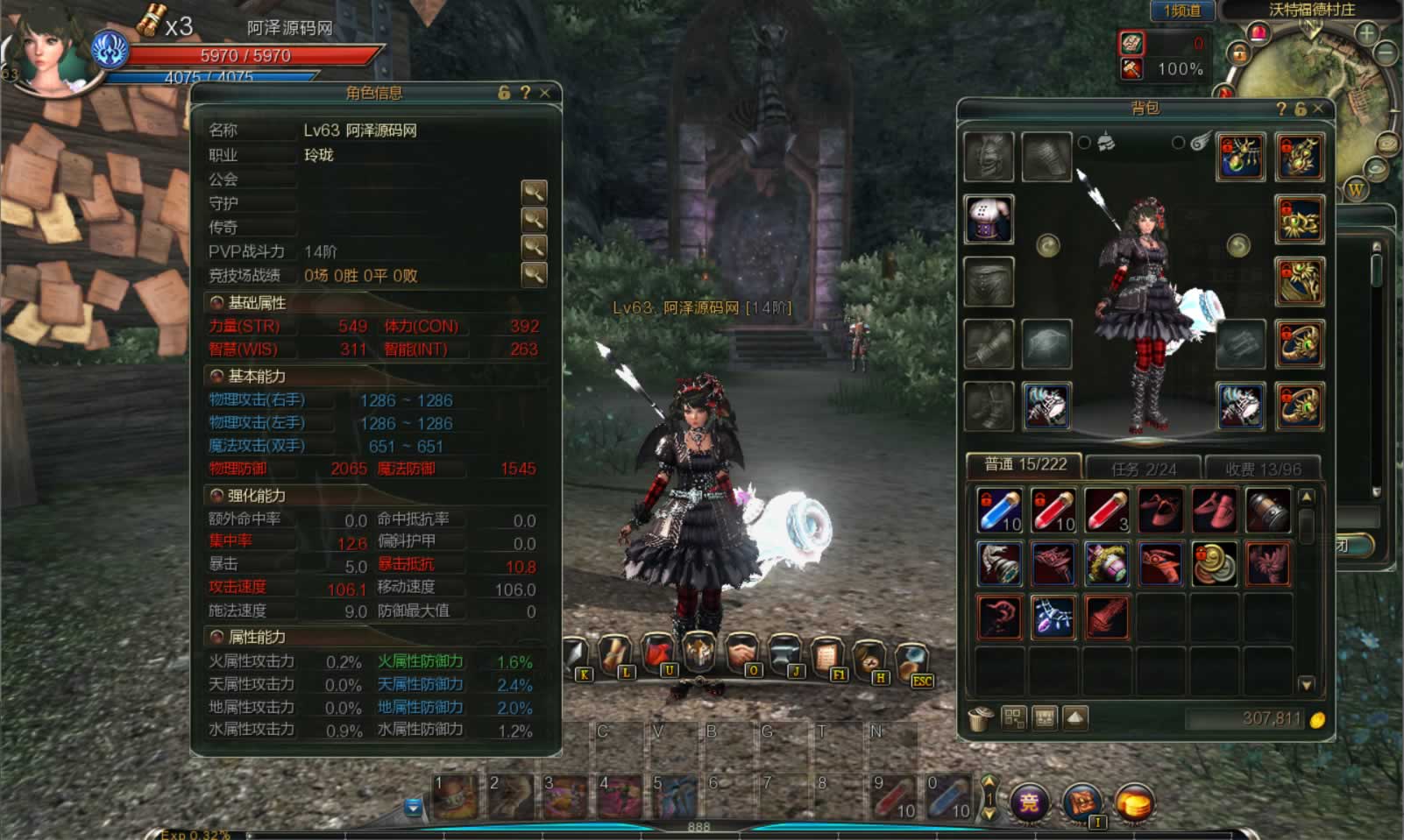Switch to the paid items bag tab

click(x=1262, y=469)
